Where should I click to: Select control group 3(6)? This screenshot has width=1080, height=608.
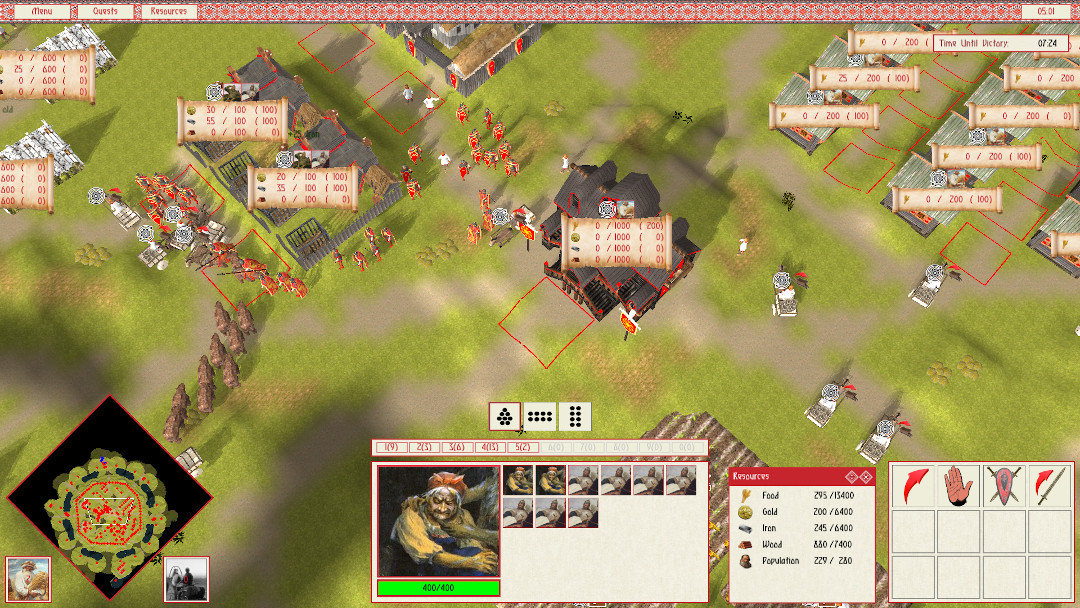pos(457,447)
